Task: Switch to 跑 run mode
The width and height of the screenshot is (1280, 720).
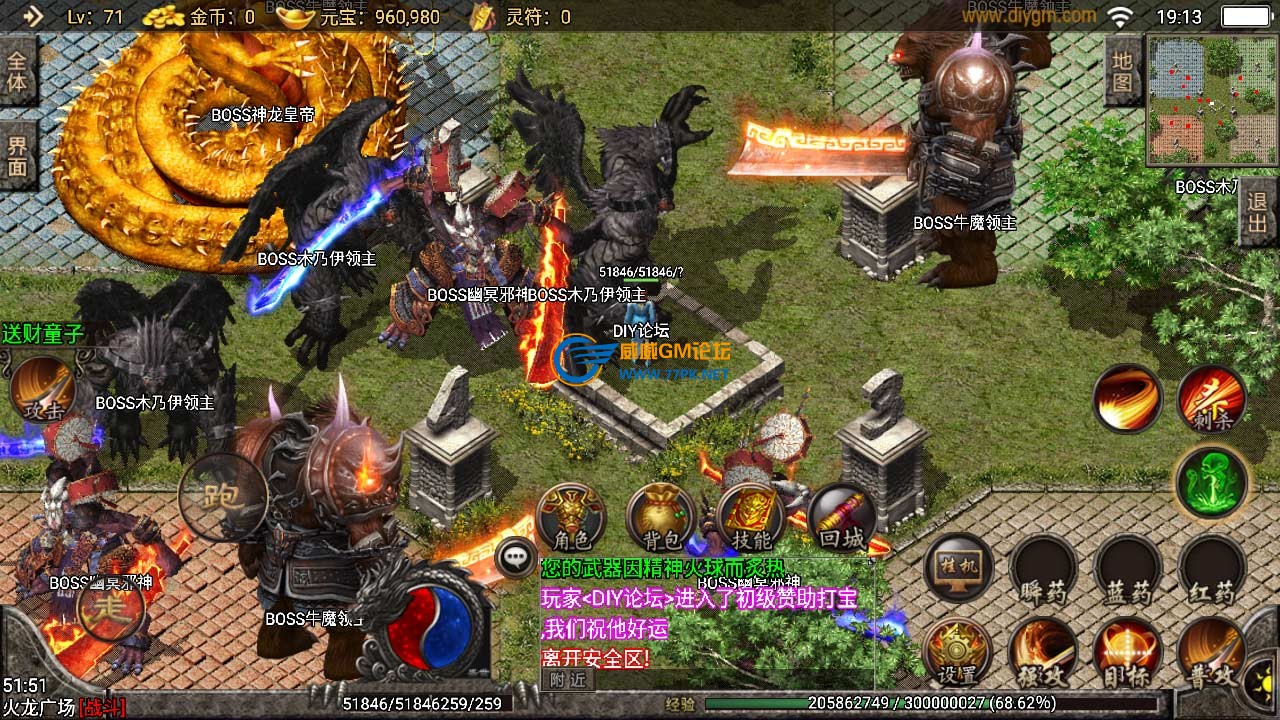Action: tap(222, 496)
